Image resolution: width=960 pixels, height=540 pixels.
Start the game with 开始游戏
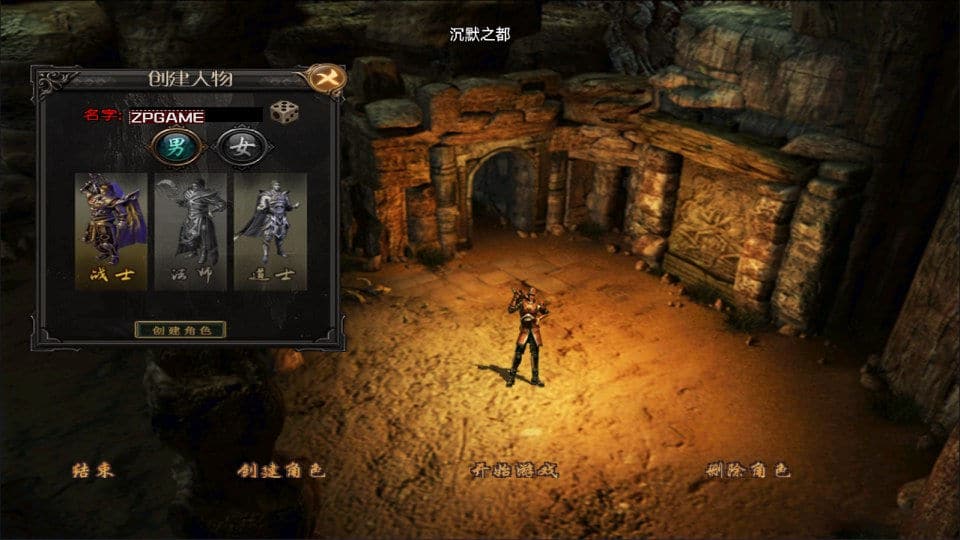tap(514, 470)
